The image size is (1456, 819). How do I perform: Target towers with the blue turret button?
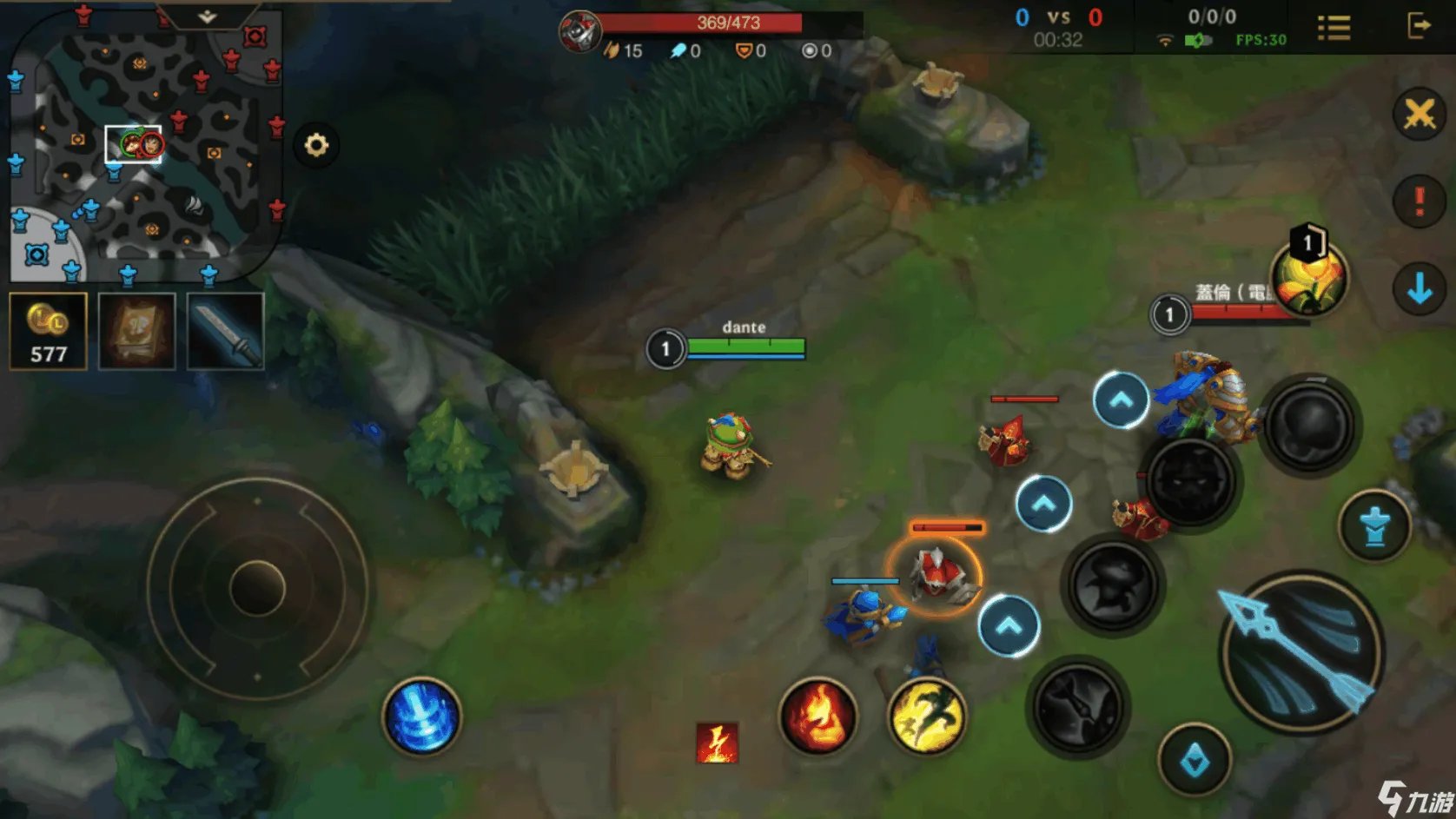tap(1375, 526)
